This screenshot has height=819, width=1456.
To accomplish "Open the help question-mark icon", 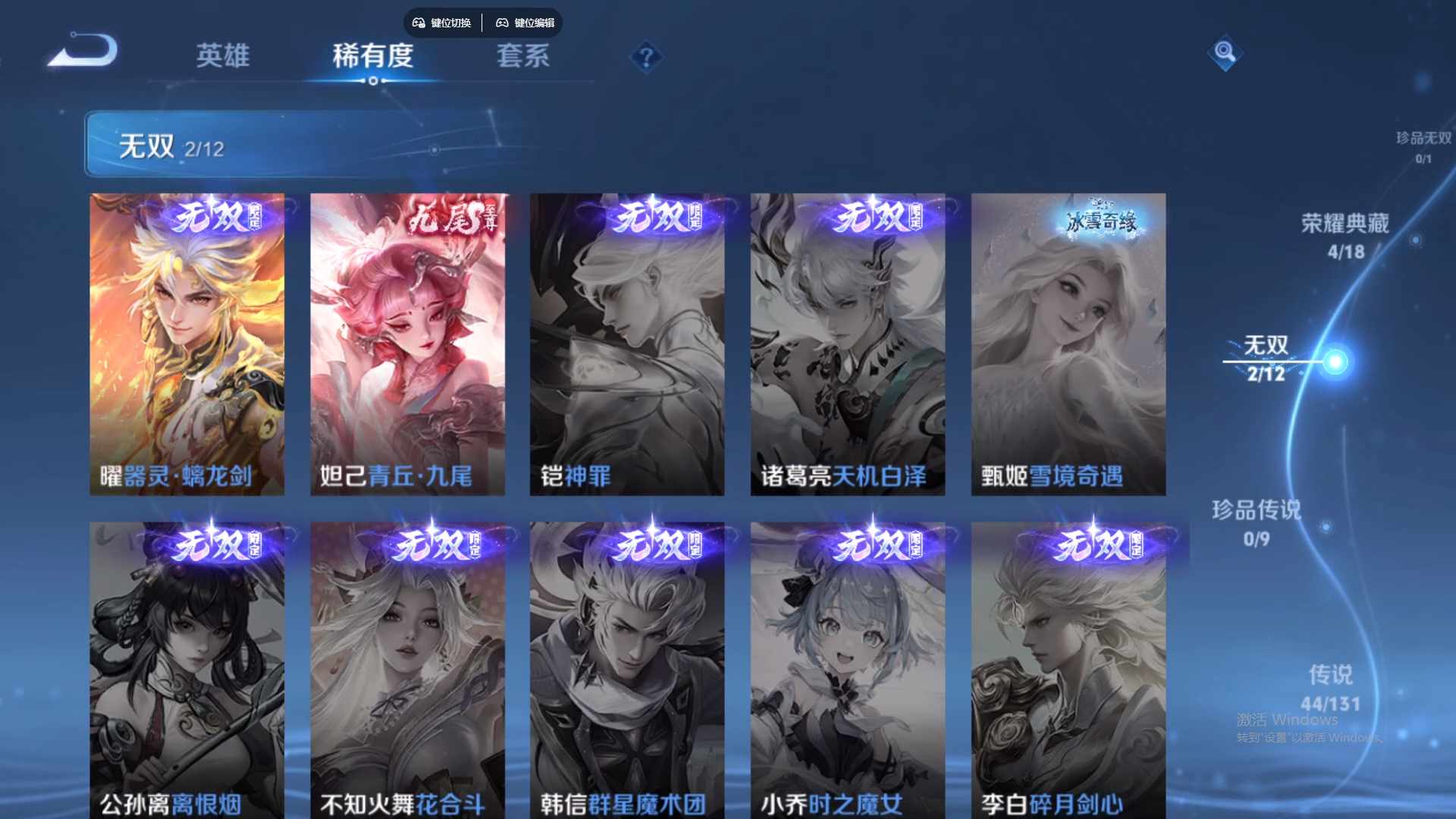I will pos(645,56).
